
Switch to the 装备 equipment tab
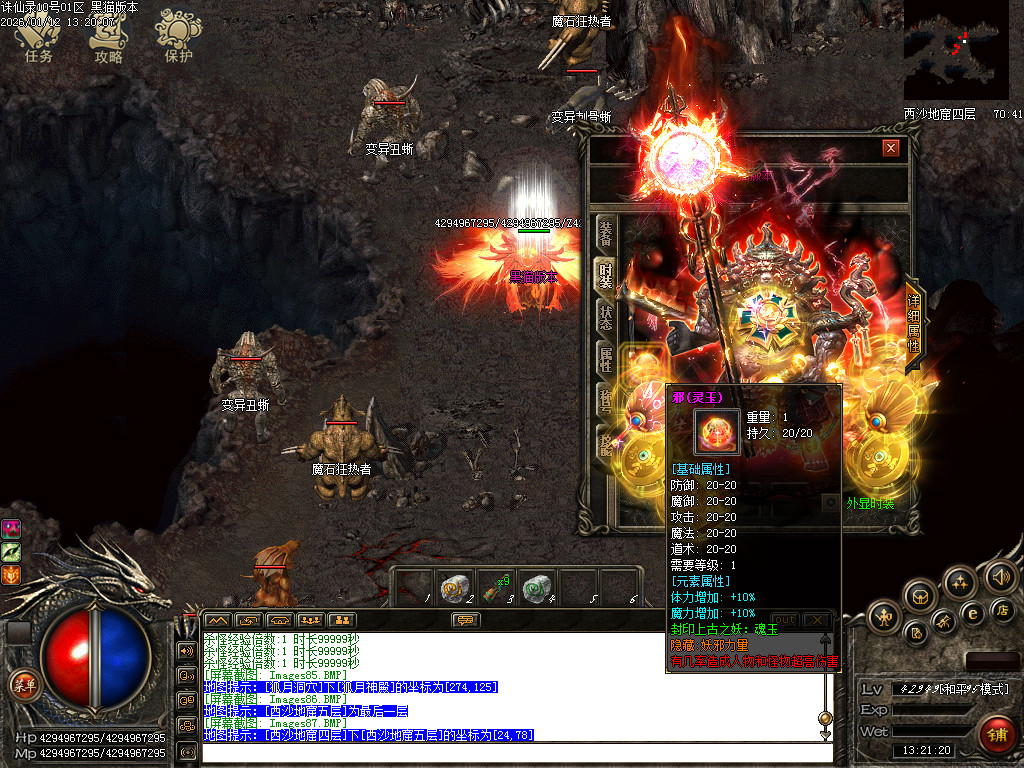pos(606,232)
